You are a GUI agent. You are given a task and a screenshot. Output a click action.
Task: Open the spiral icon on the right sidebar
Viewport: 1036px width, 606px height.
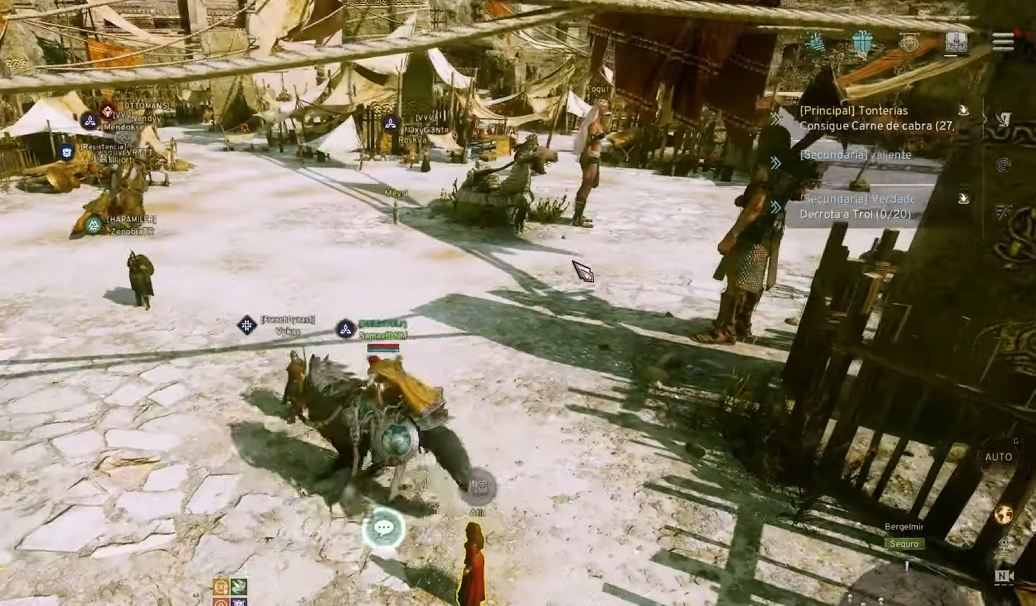coord(1003,164)
